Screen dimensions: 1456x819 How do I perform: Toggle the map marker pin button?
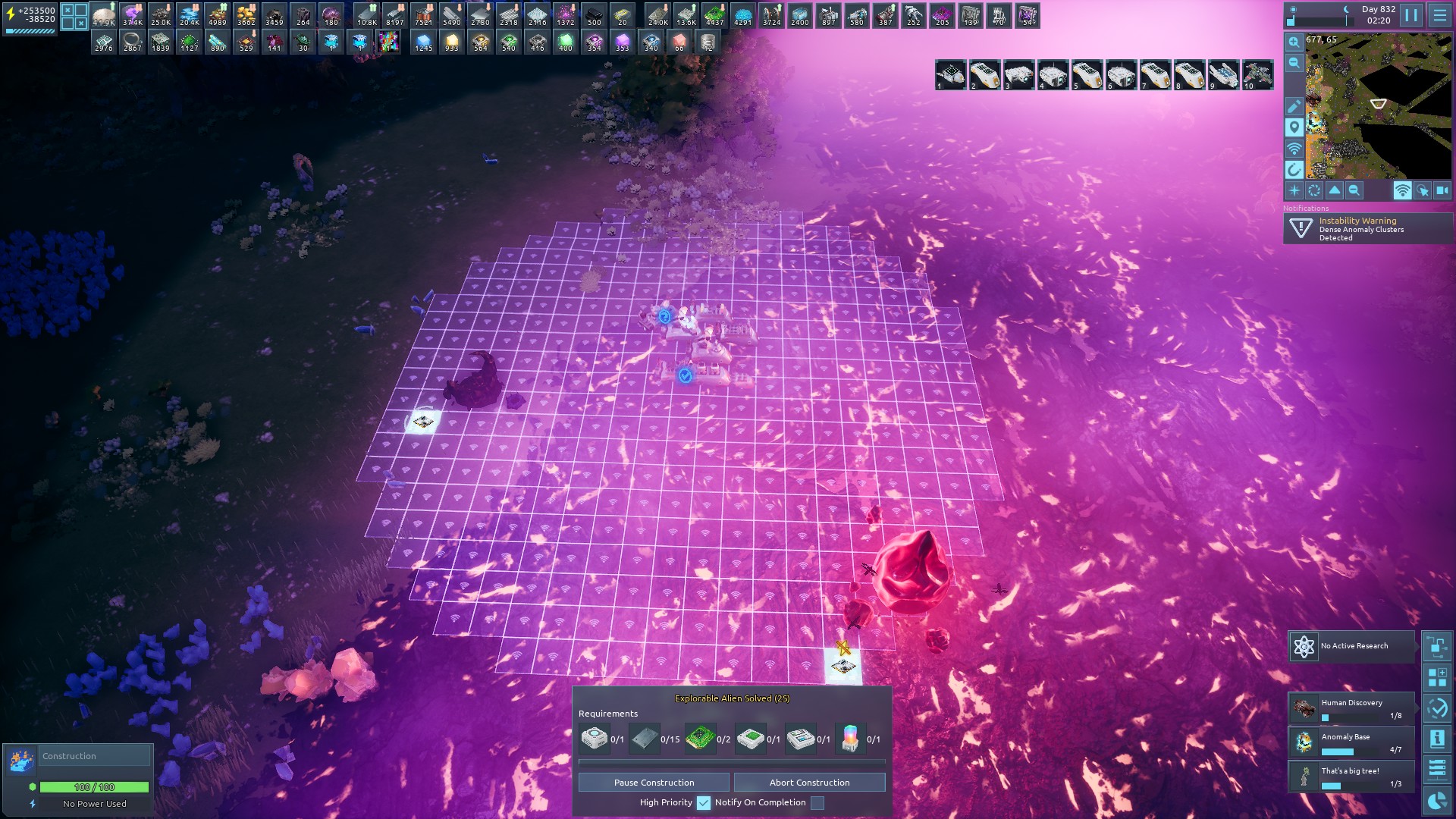(1294, 127)
